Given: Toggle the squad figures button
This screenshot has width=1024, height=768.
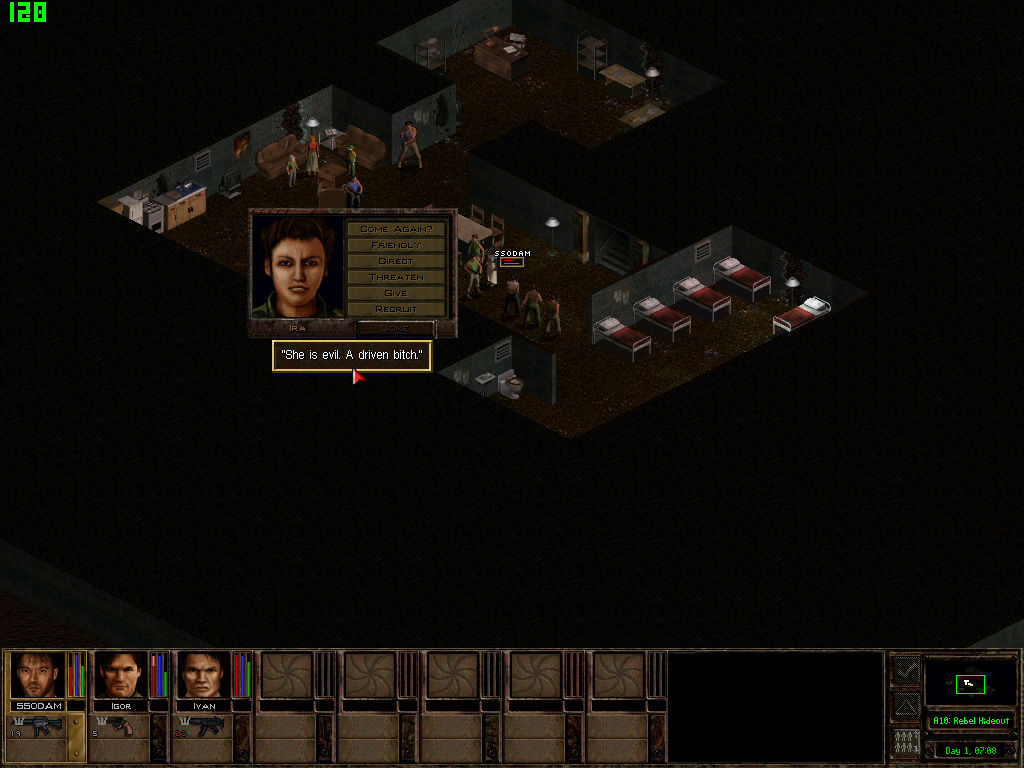Looking at the screenshot, I should [905, 743].
